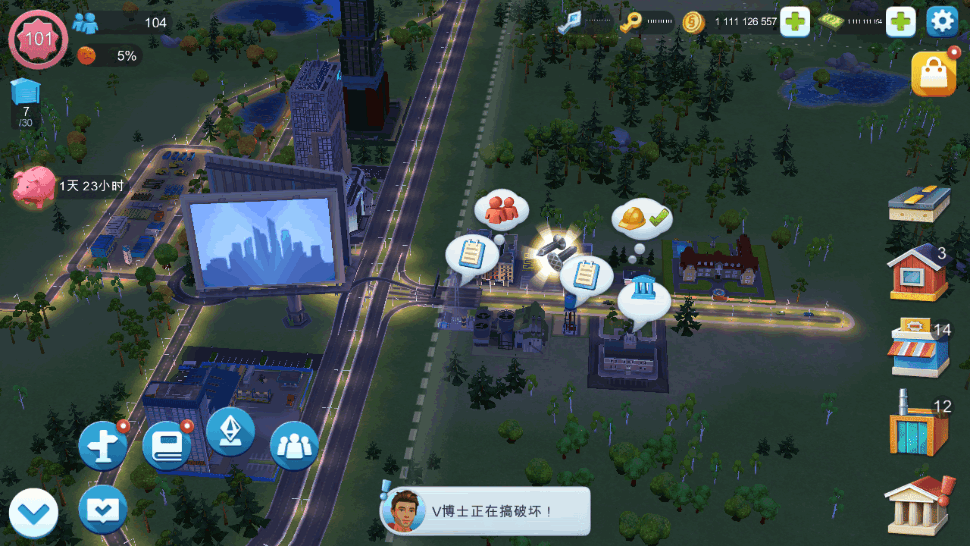
Task: Collapse the menu with the down-arrow button
Action: [33, 514]
